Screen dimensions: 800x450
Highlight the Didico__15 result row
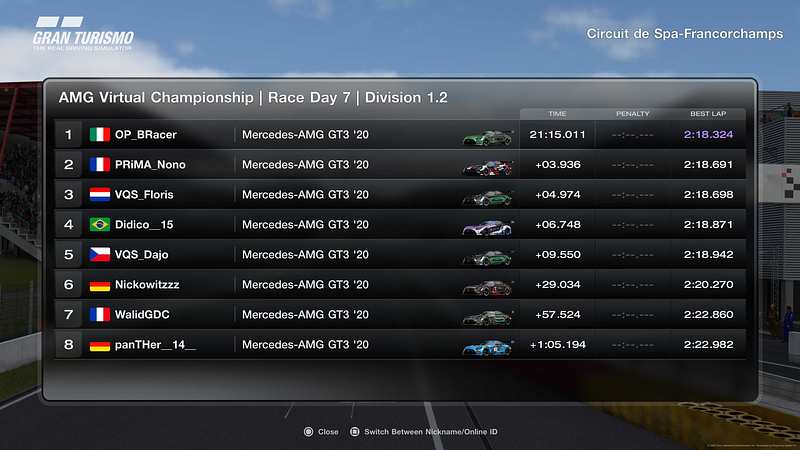tap(400, 224)
